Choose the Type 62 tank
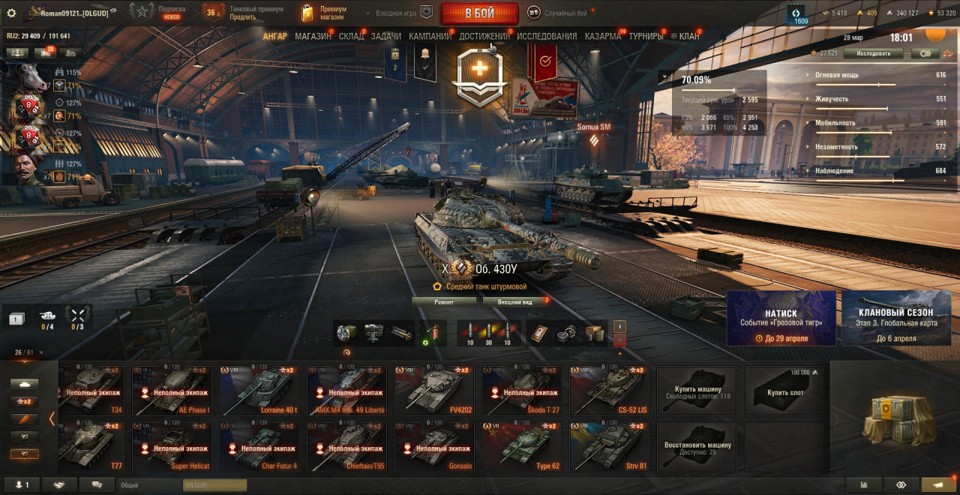The height and width of the screenshot is (495, 960). click(521, 446)
